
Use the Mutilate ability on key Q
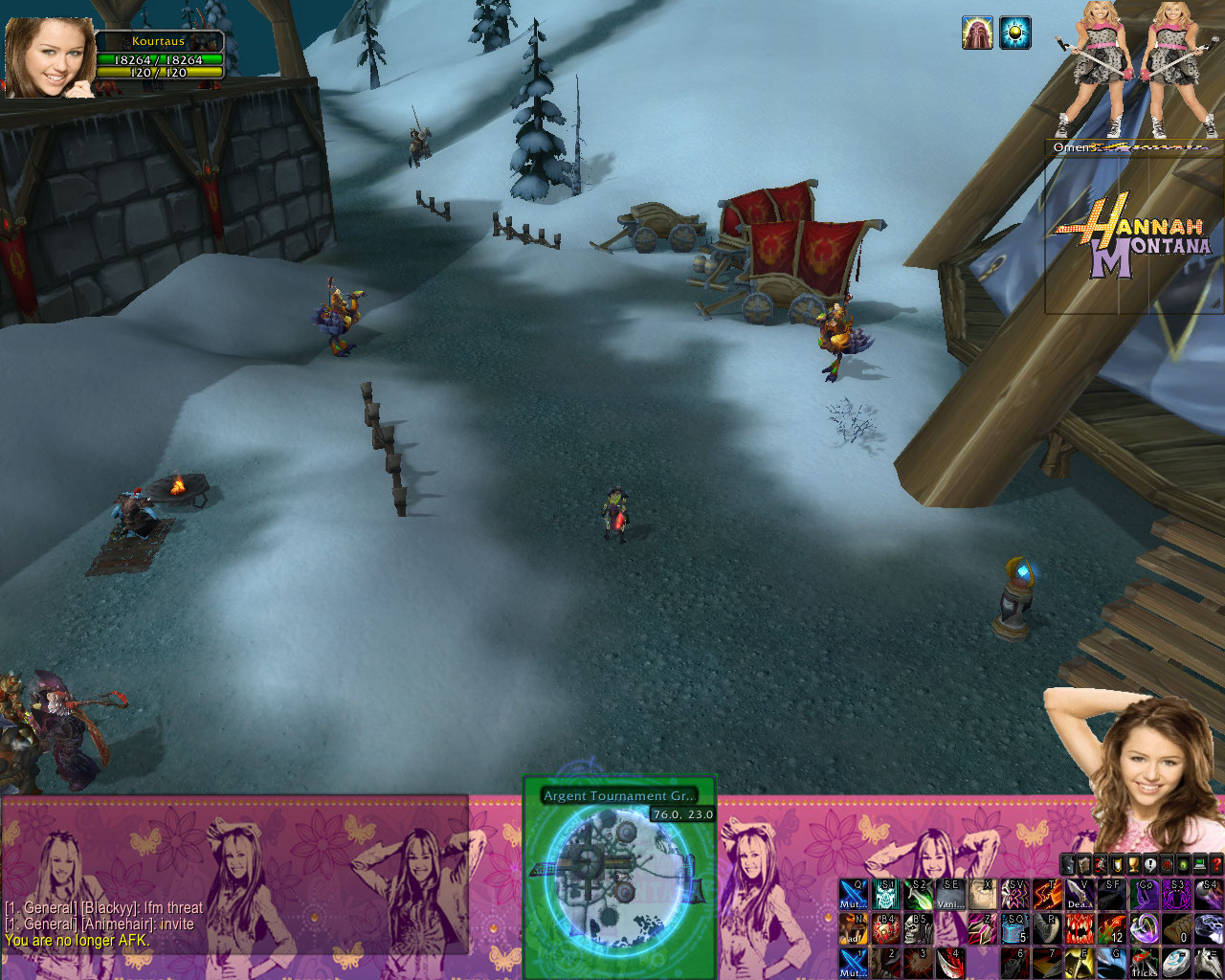click(x=854, y=895)
